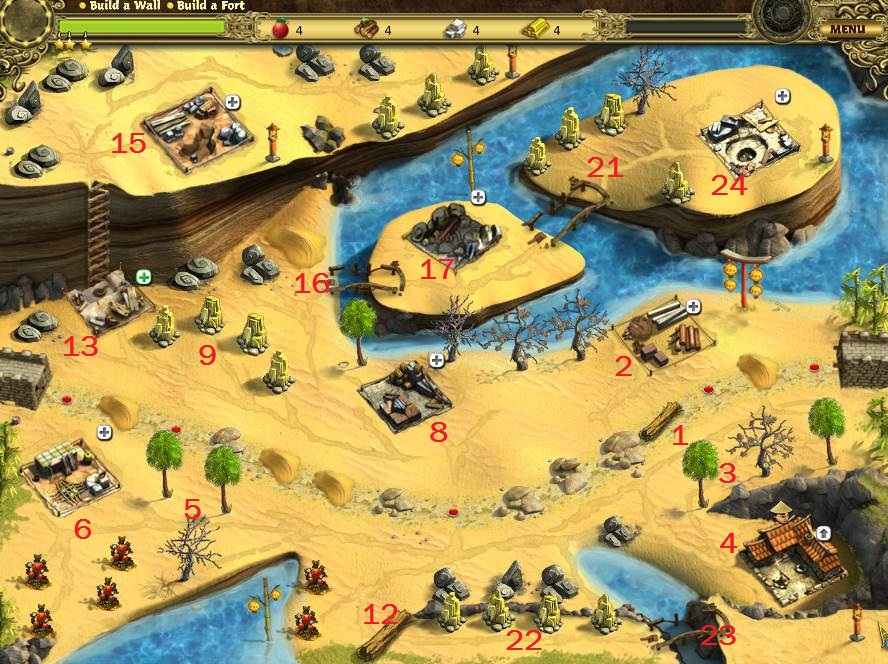
Task: Click the upgrade arrow beside hut 4
Action: click(823, 532)
